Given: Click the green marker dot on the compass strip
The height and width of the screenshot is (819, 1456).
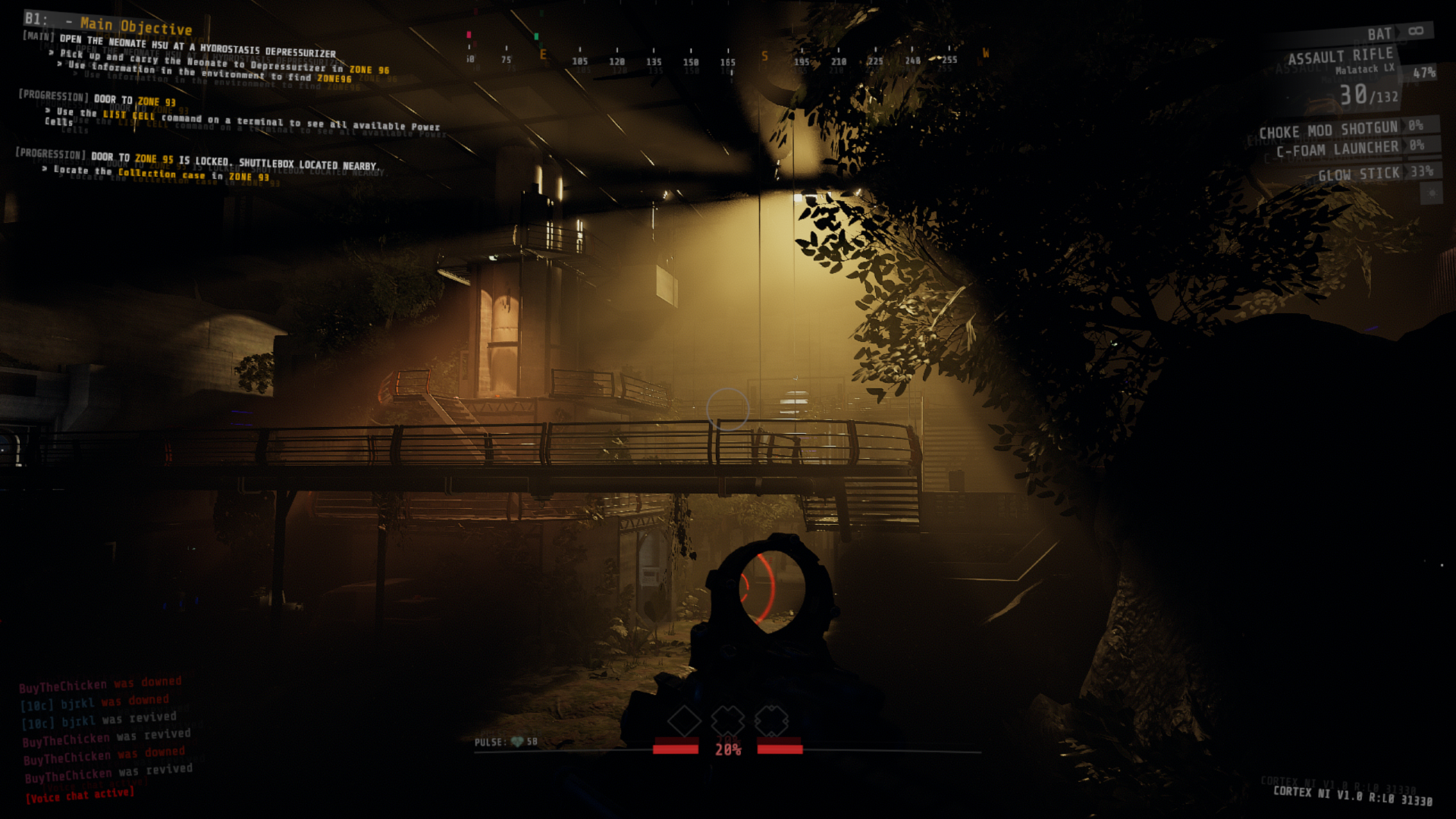Looking at the screenshot, I should click(x=536, y=35).
